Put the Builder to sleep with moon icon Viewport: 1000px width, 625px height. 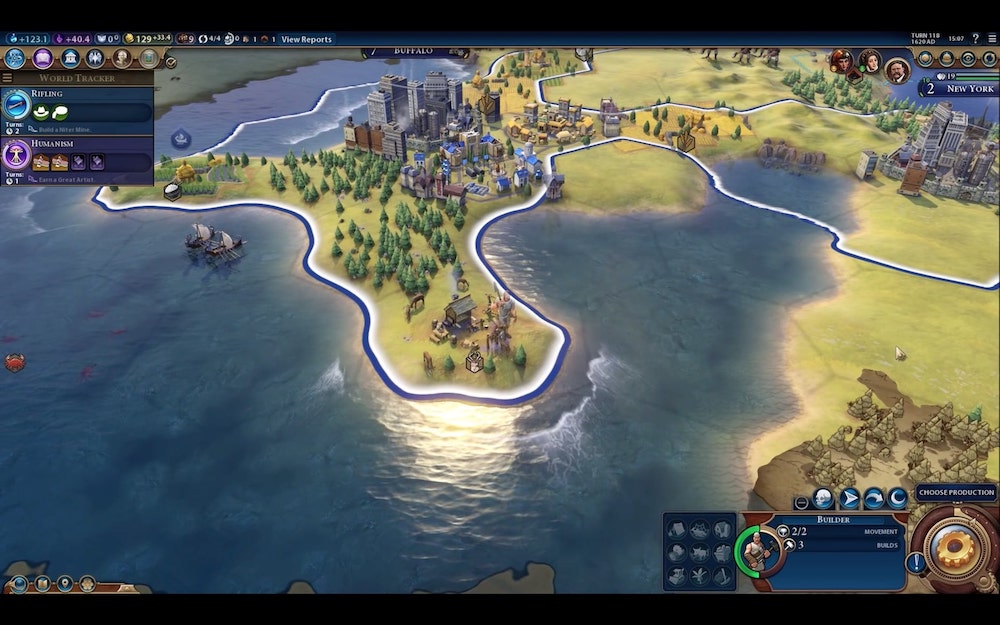pyautogui.click(x=898, y=498)
